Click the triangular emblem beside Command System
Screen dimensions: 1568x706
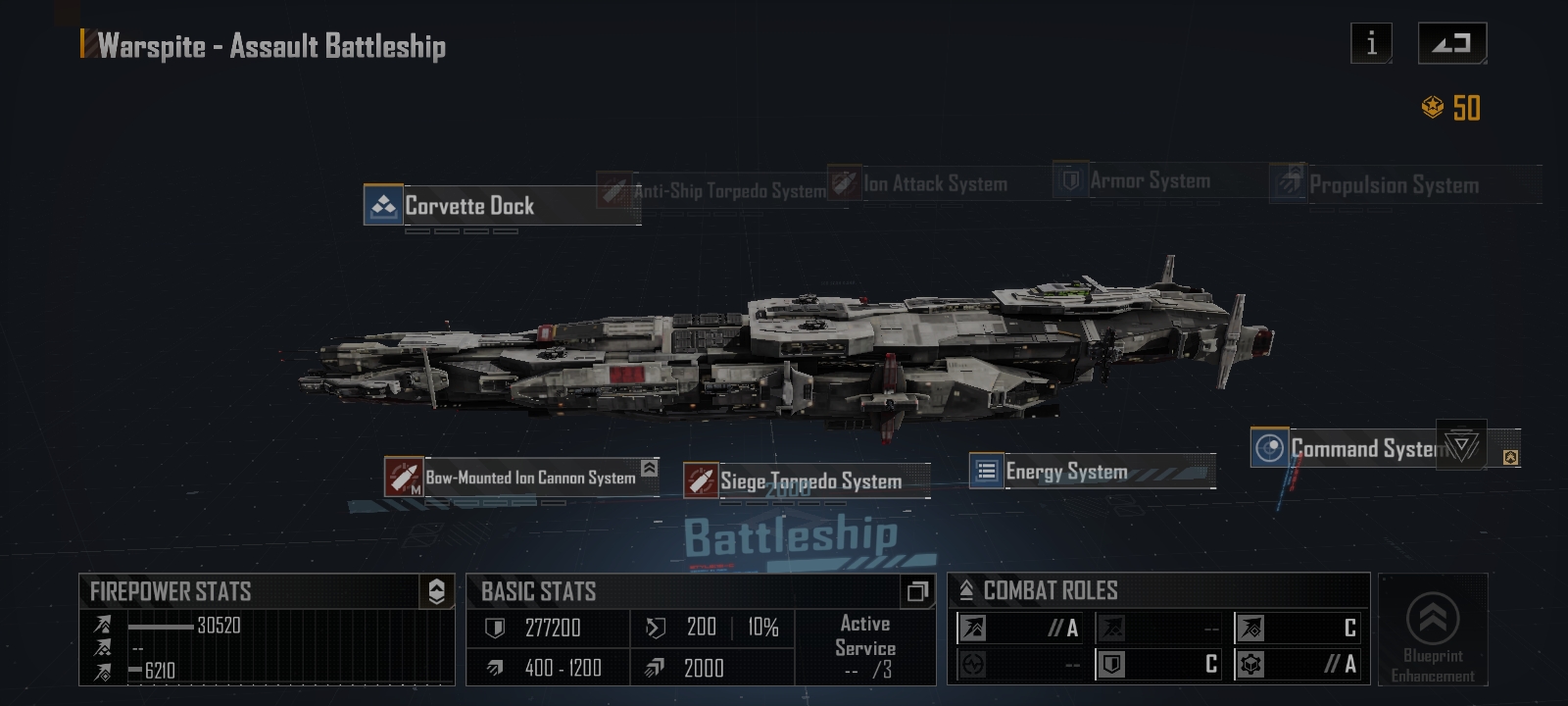pyautogui.click(x=1461, y=446)
